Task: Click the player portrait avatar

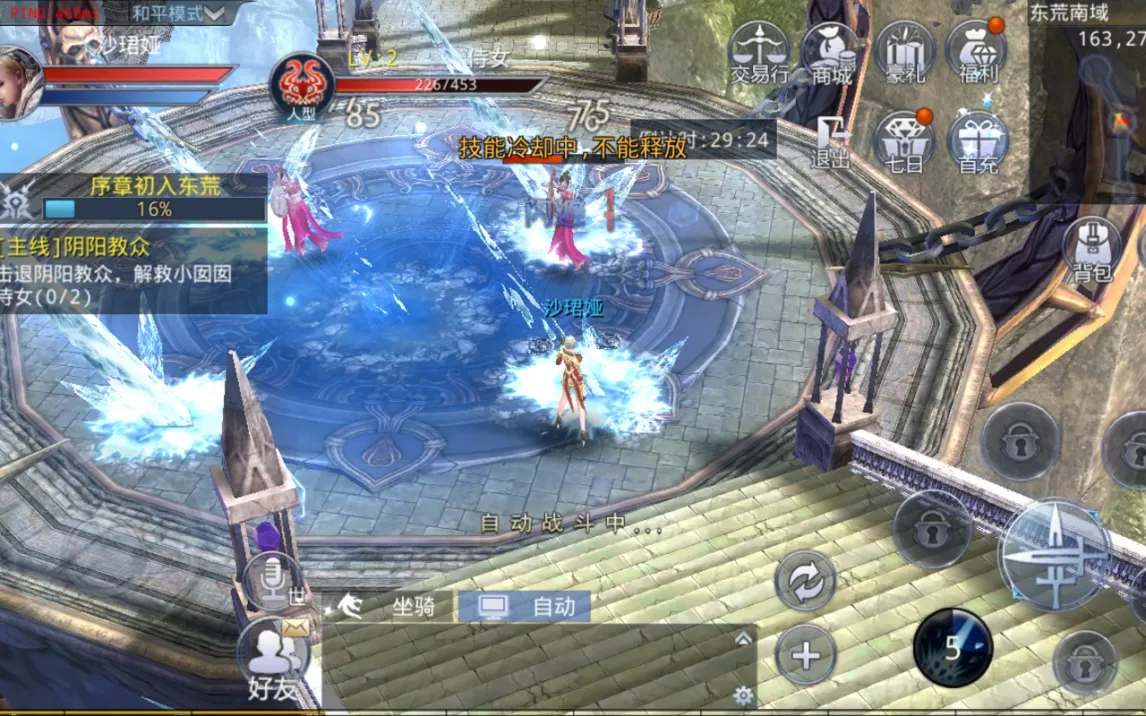Action: (18, 84)
